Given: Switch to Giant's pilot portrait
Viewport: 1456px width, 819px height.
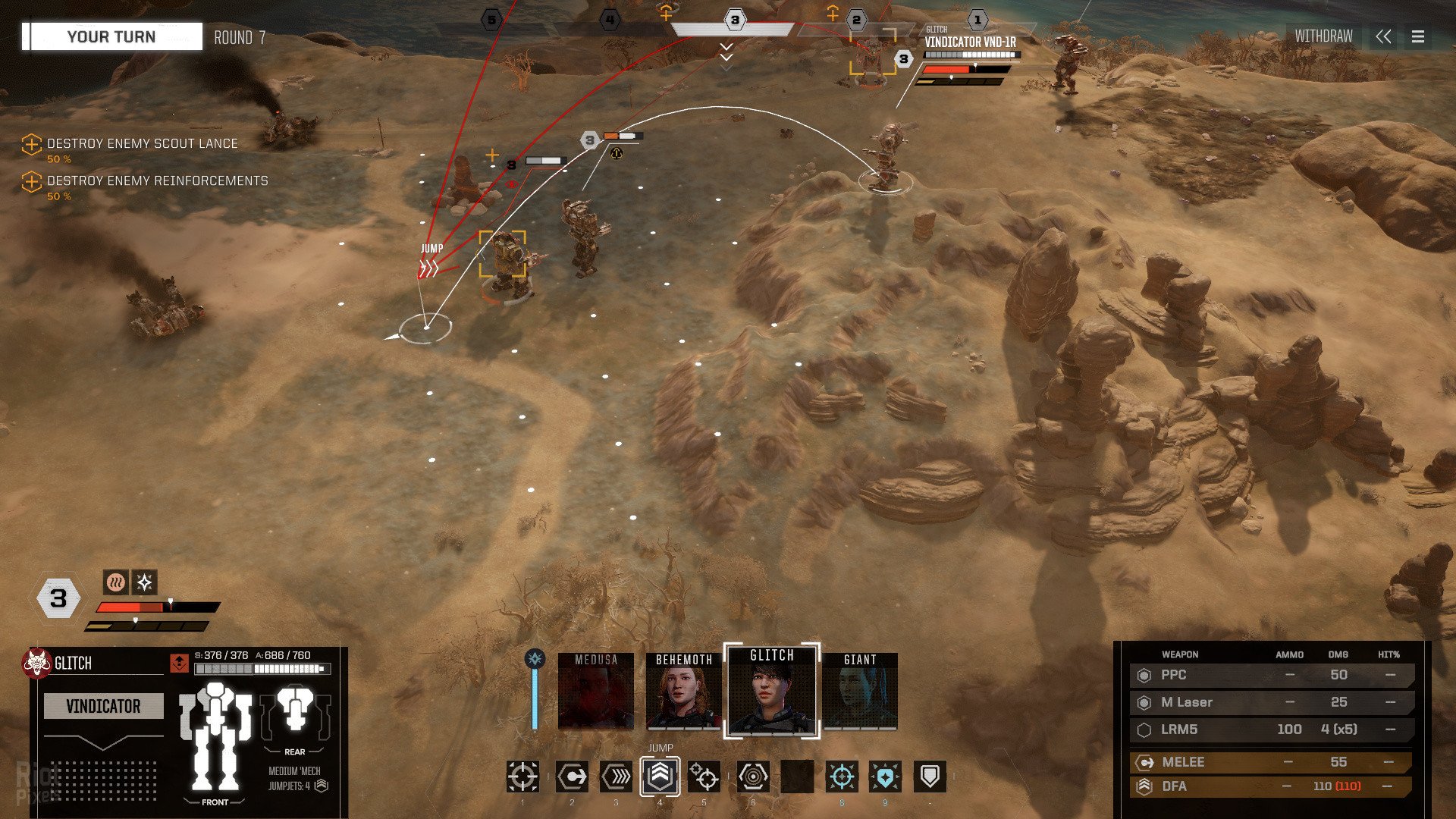Looking at the screenshot, I should (860, 692).
